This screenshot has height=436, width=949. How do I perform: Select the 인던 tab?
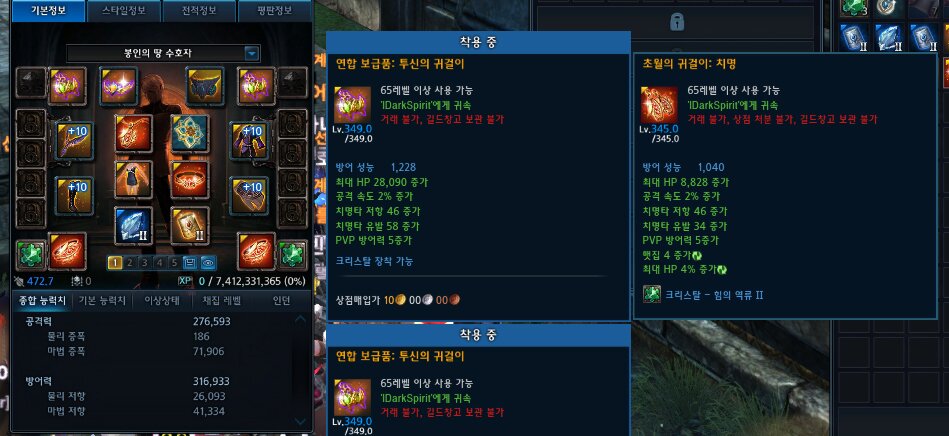click(x=283, y=300)
